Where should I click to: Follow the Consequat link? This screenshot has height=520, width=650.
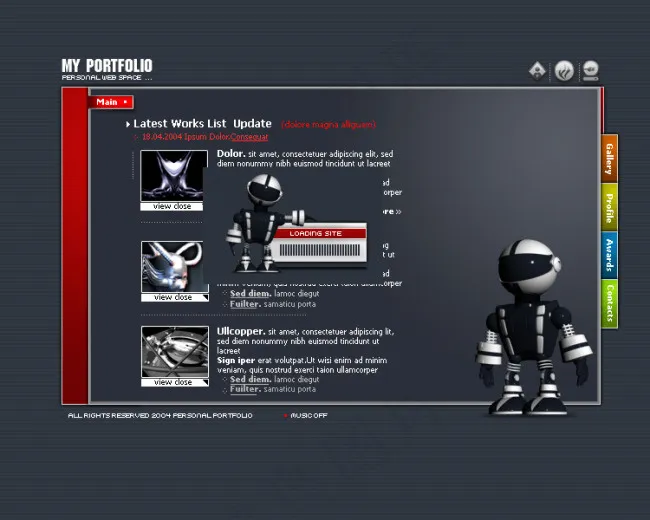coord(250,137)
